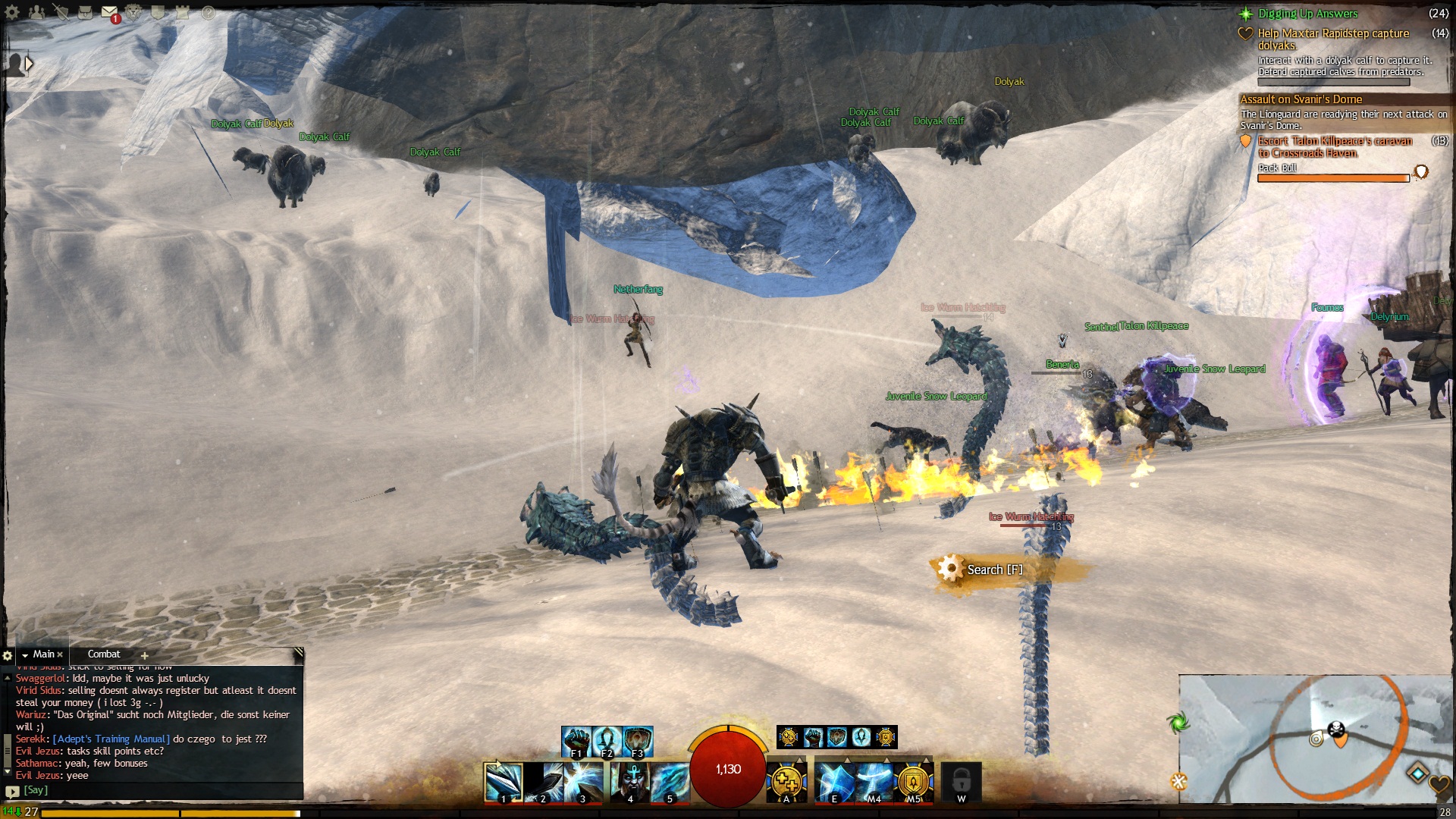Activate skill 4 bearded face ability
The width and height of the screenshot is (1456, 819).
(x=631, y=782)
